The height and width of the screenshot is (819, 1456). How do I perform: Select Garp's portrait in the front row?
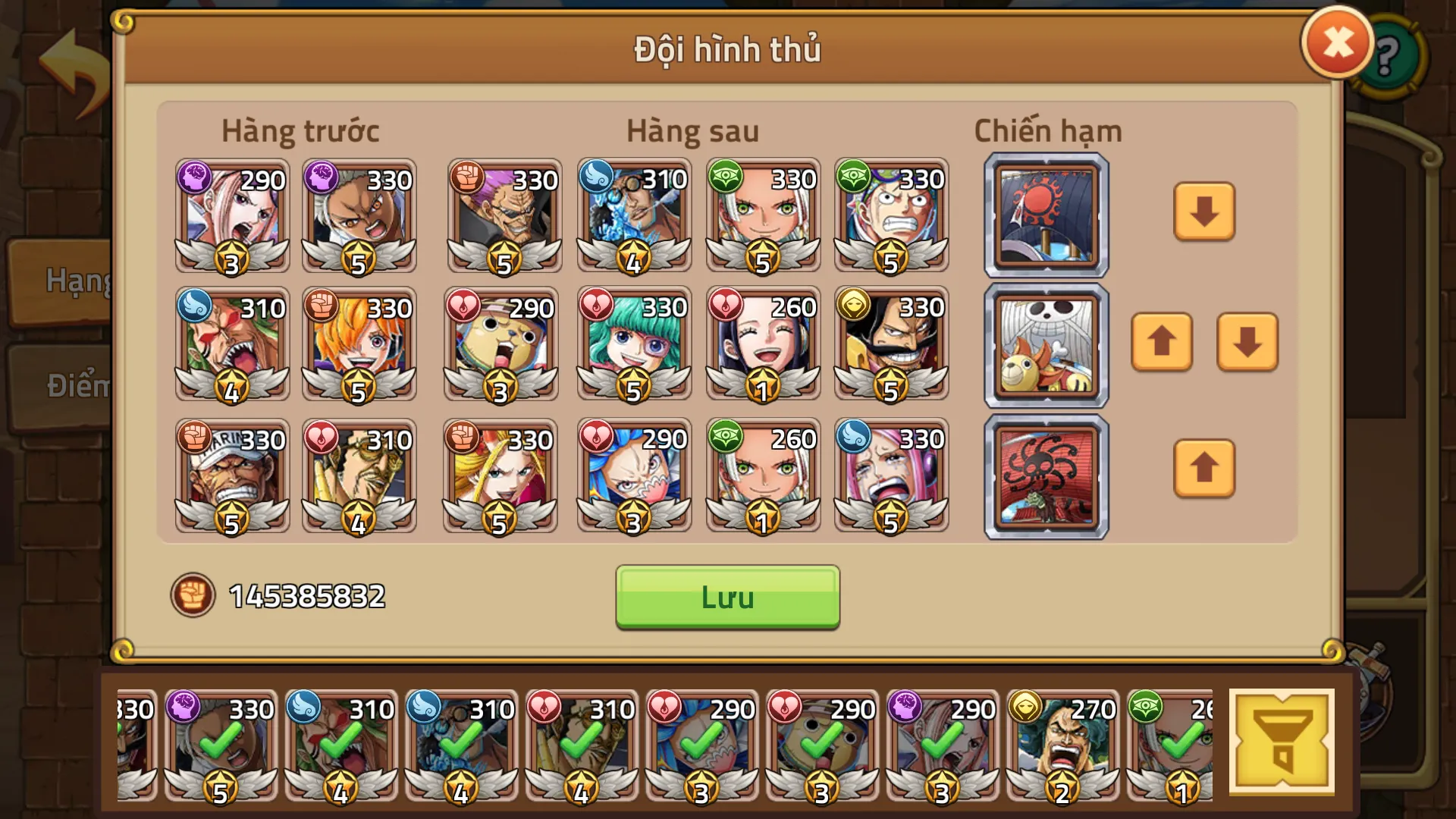(x=232, y=475)
